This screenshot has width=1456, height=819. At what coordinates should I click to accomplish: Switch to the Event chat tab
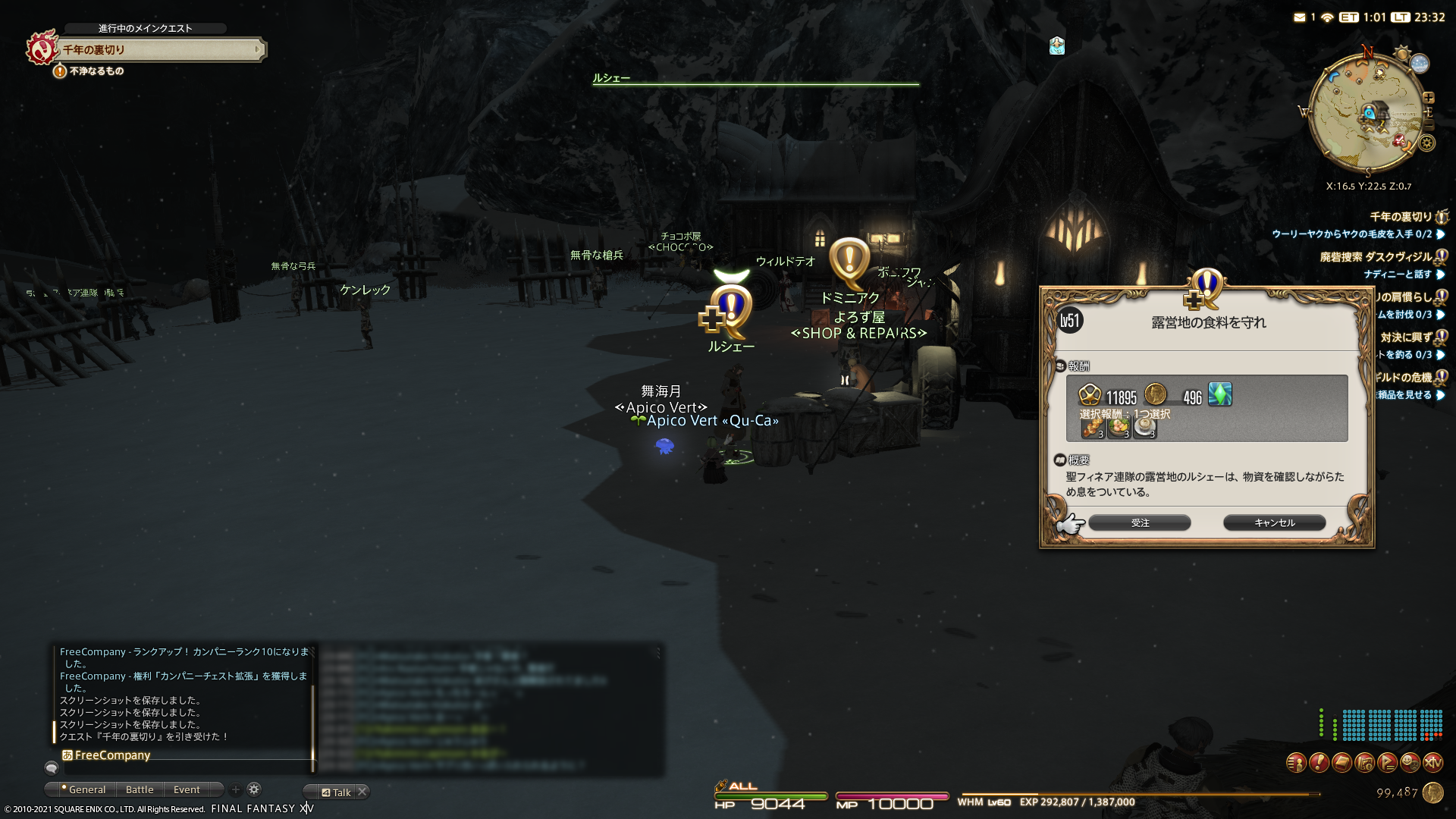(187, 790)
